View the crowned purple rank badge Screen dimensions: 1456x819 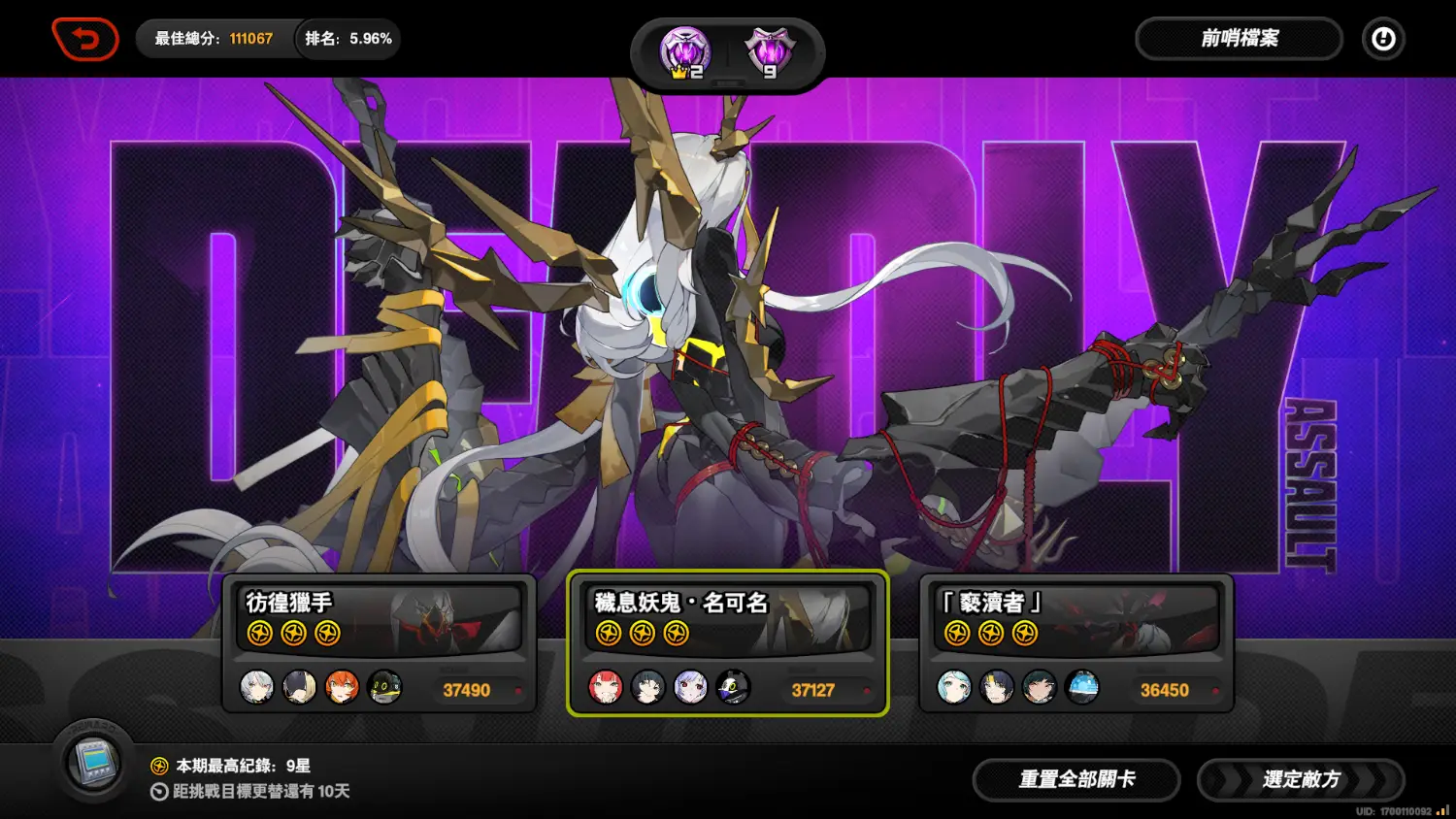685,52
